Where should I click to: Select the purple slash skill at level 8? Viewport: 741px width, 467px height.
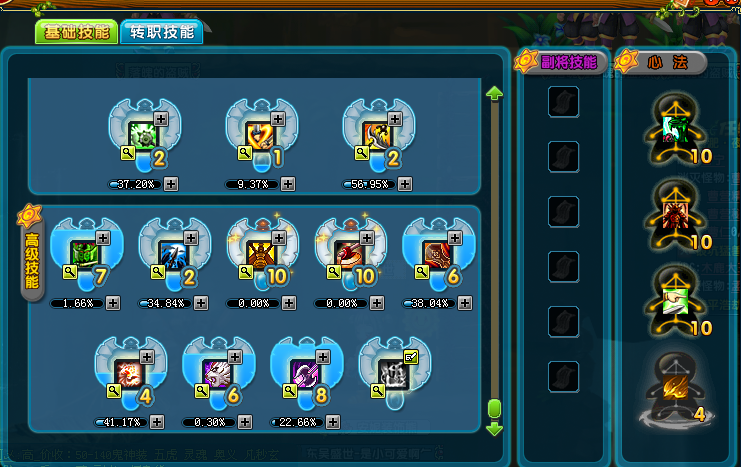click(x=305, y=372)
